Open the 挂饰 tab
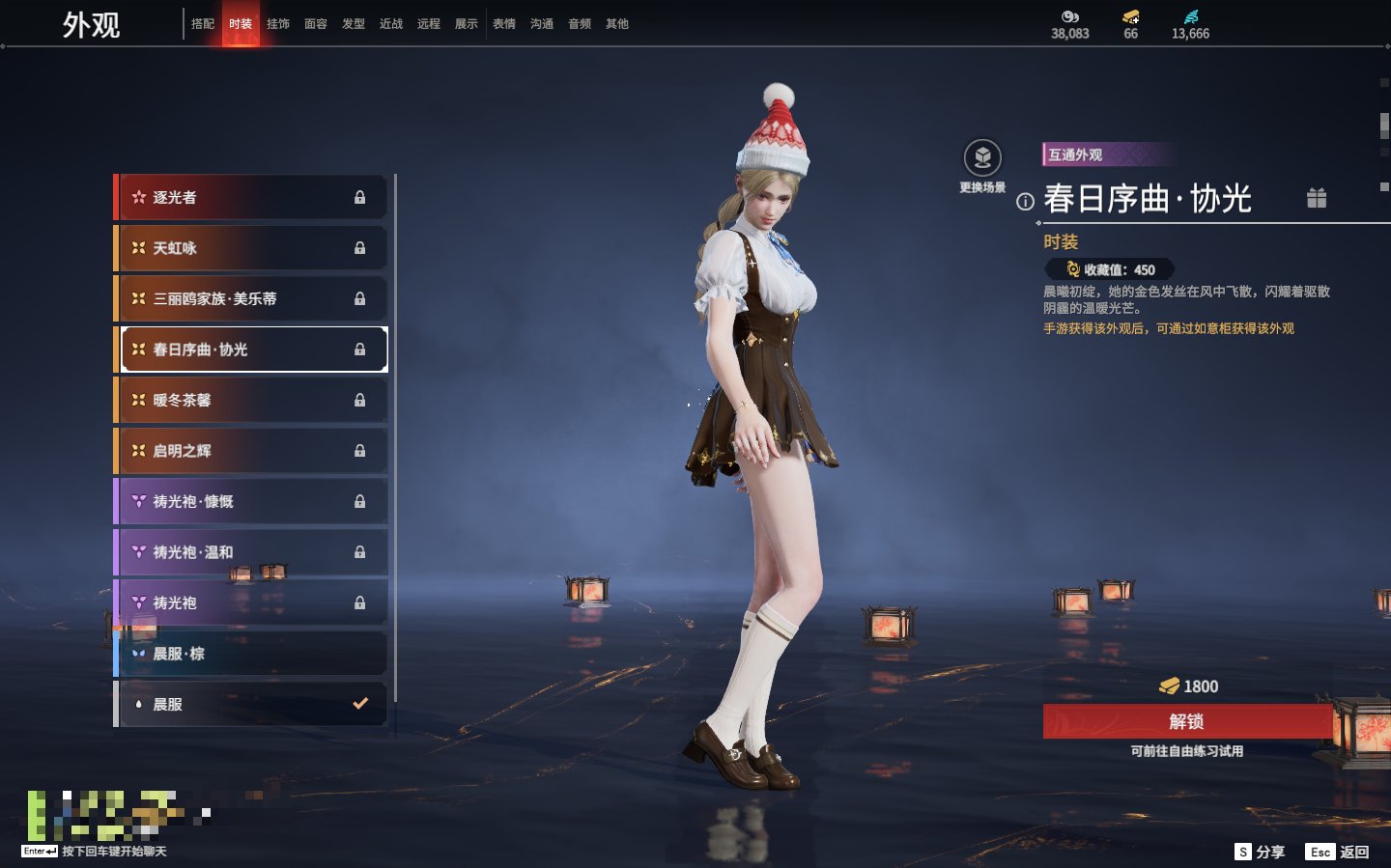This screenshot has width=1391, height=868. point(278,24)
